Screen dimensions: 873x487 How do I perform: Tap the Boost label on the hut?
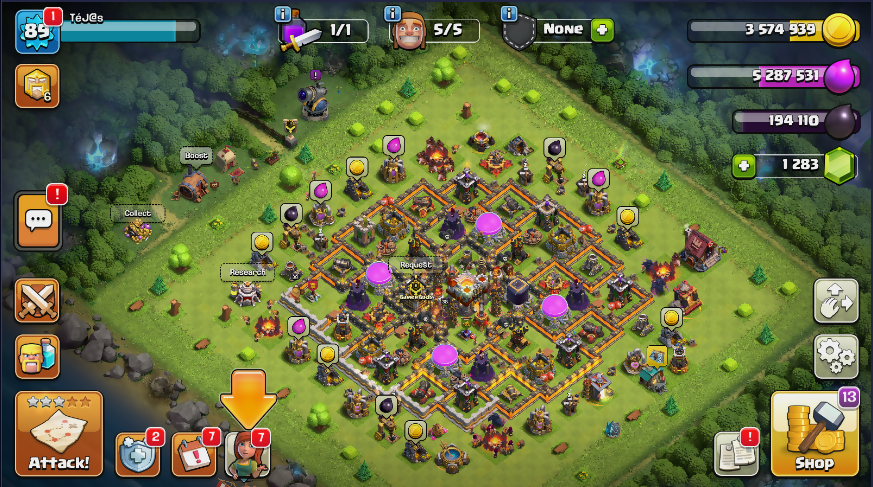click(x=196, y=156)
